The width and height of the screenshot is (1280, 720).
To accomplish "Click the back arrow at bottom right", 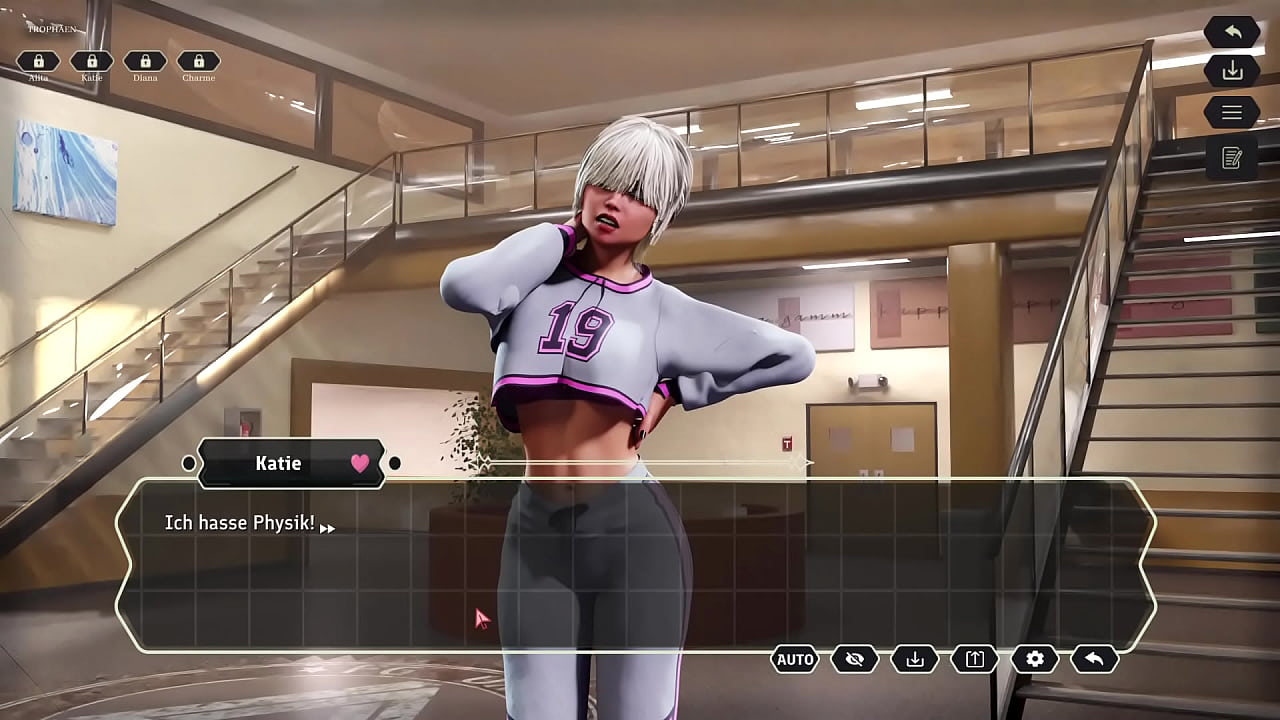I will coord(1096,659).
